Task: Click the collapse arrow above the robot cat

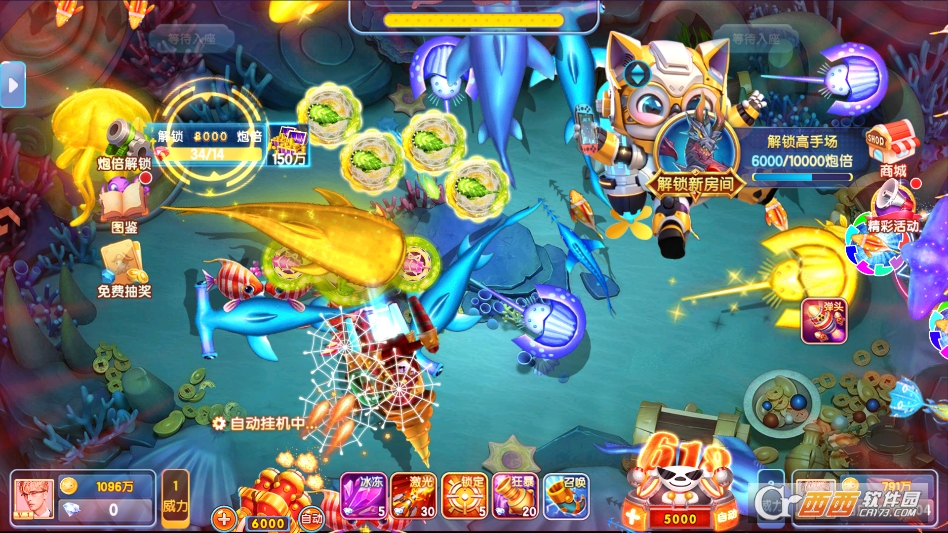Action: 637,73
